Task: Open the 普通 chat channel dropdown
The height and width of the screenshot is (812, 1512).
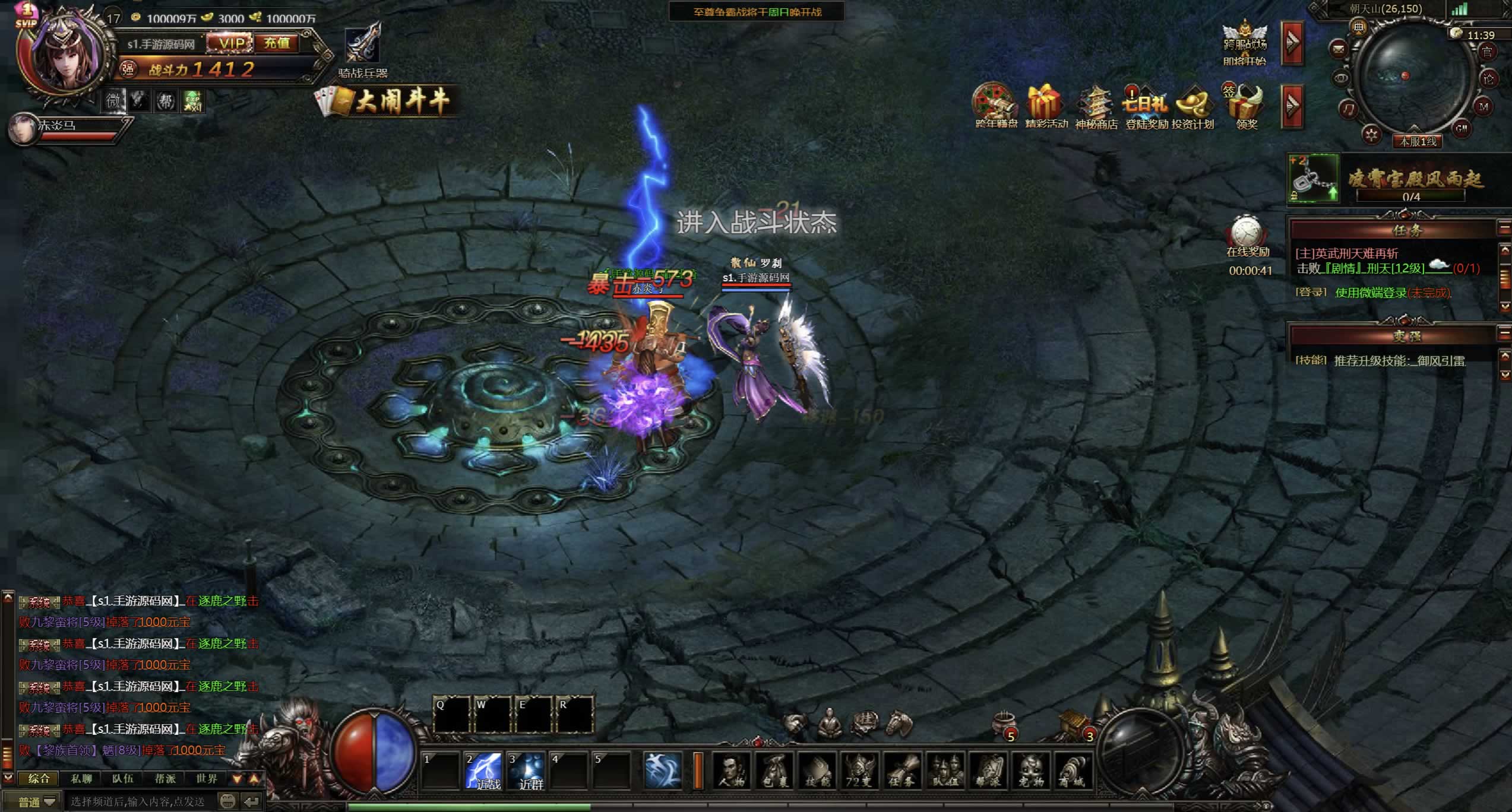Action: click(37, 802)
